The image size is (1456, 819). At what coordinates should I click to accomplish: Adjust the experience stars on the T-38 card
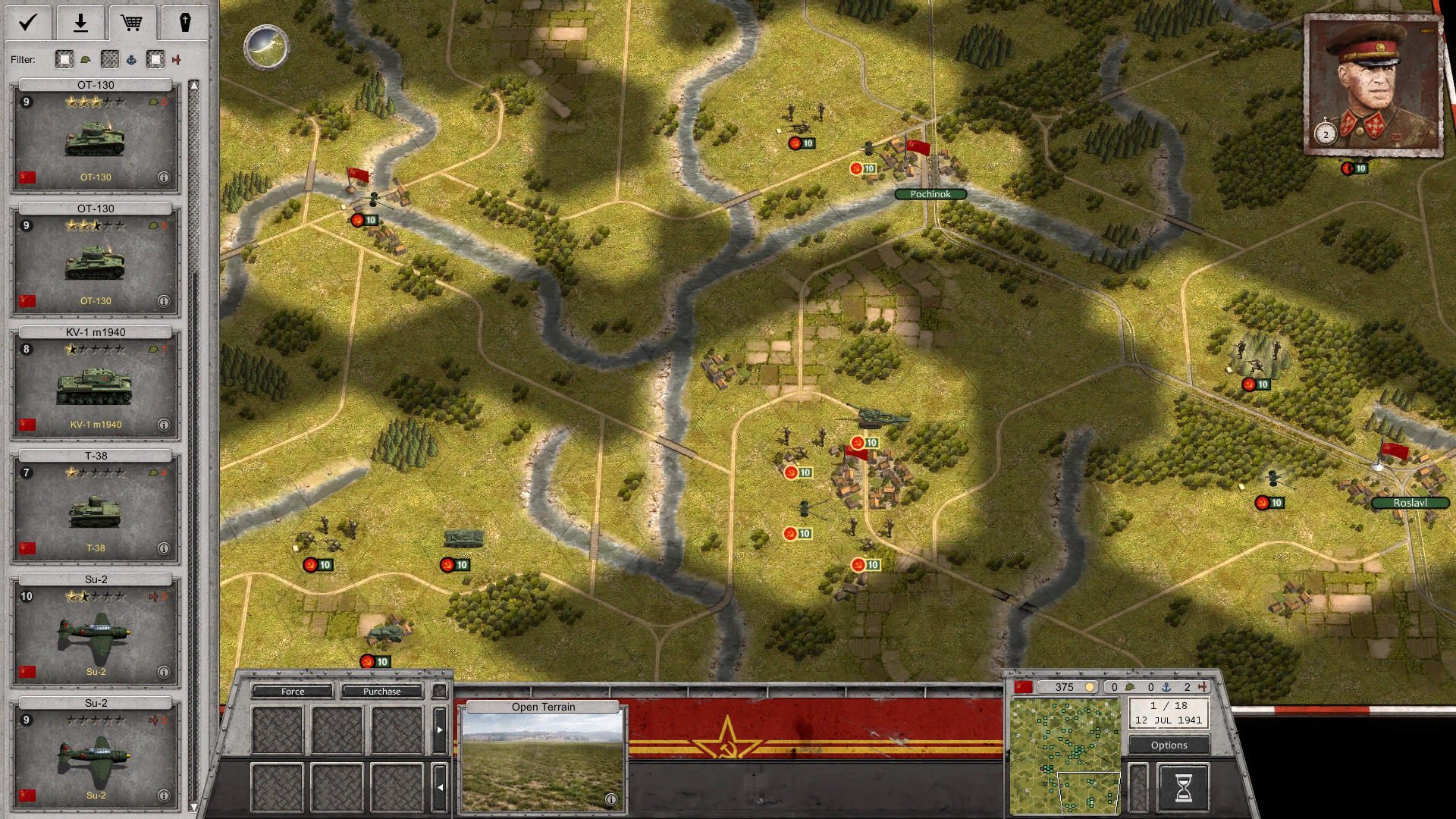click(95, 473)
